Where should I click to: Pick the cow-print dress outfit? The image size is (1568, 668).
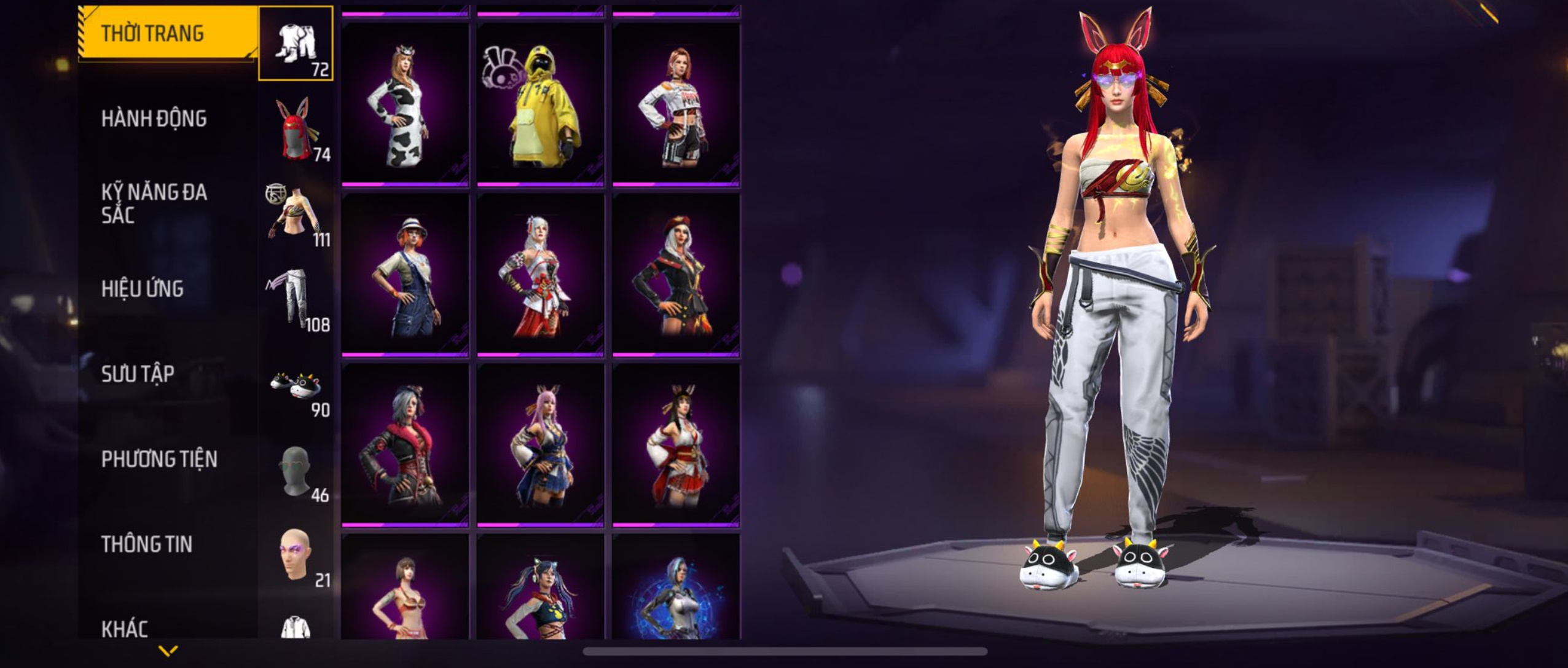click(405, 104)
